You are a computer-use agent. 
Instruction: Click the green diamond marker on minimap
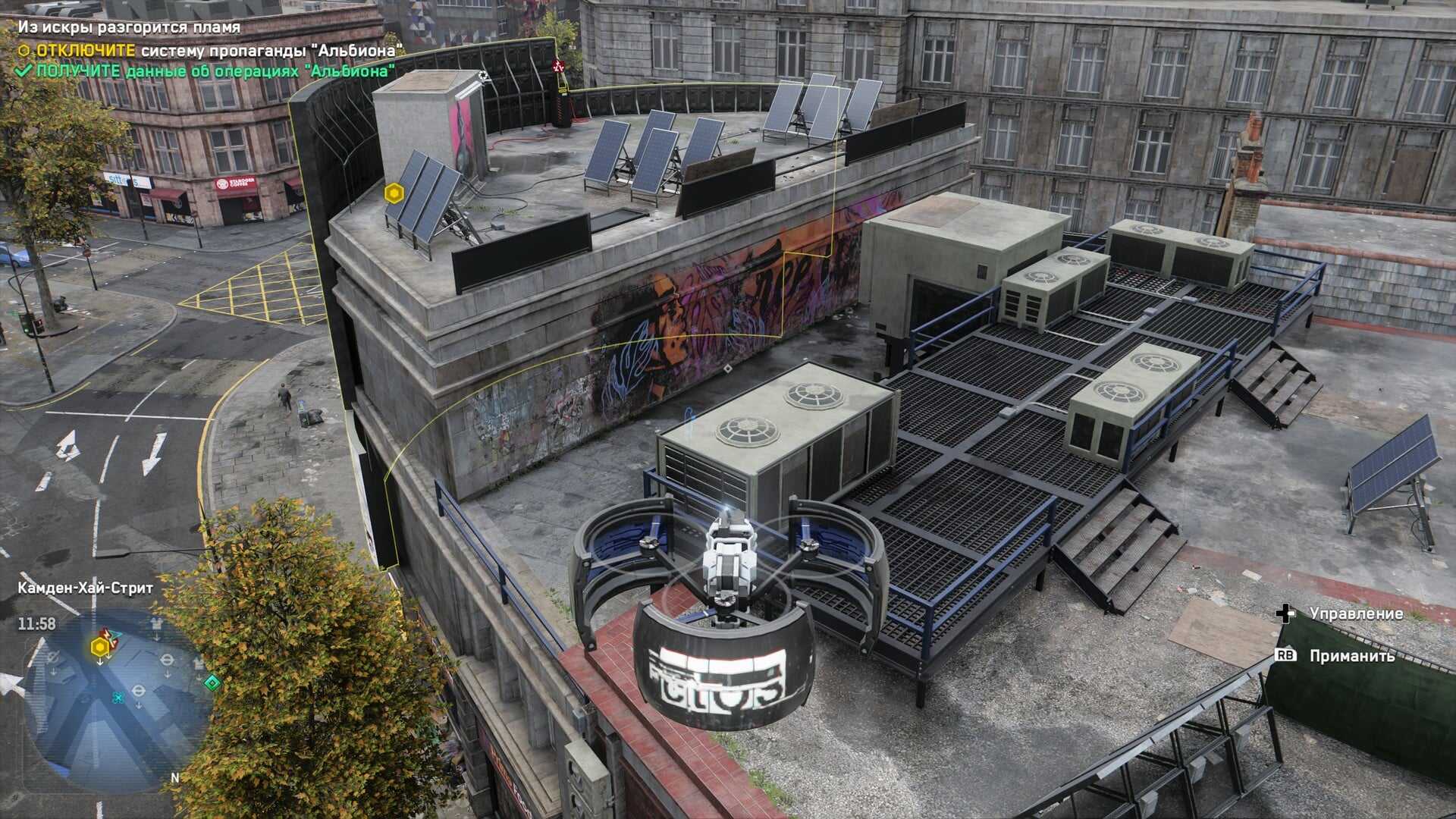(x=213, y=683)
